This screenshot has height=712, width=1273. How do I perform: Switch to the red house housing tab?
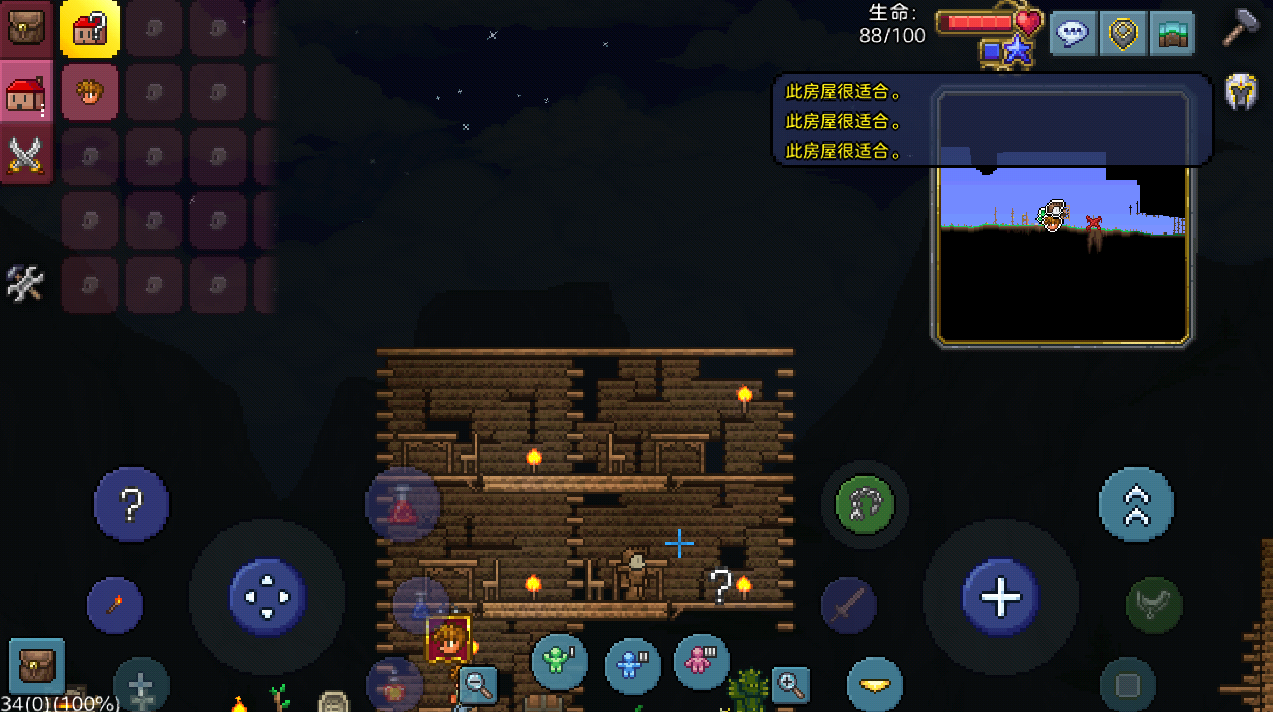[25, 92]
